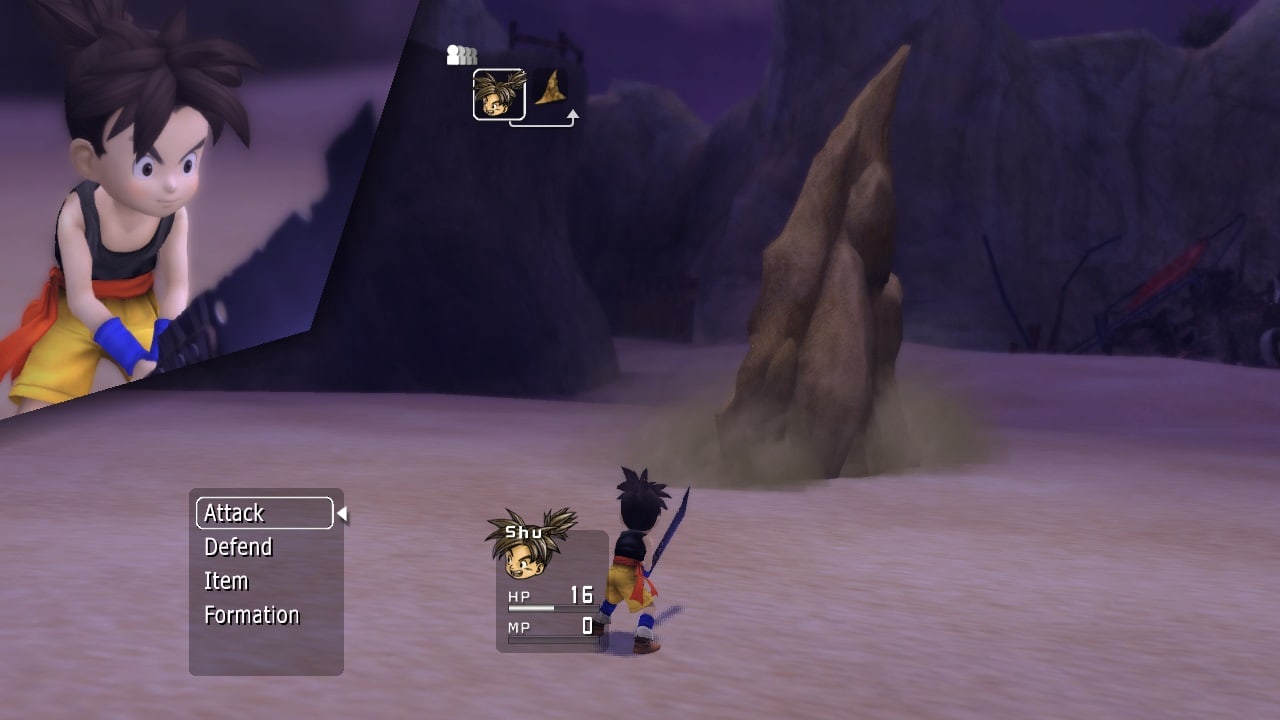
Task: Select the Attack command
Action: [x=264, y=513]
